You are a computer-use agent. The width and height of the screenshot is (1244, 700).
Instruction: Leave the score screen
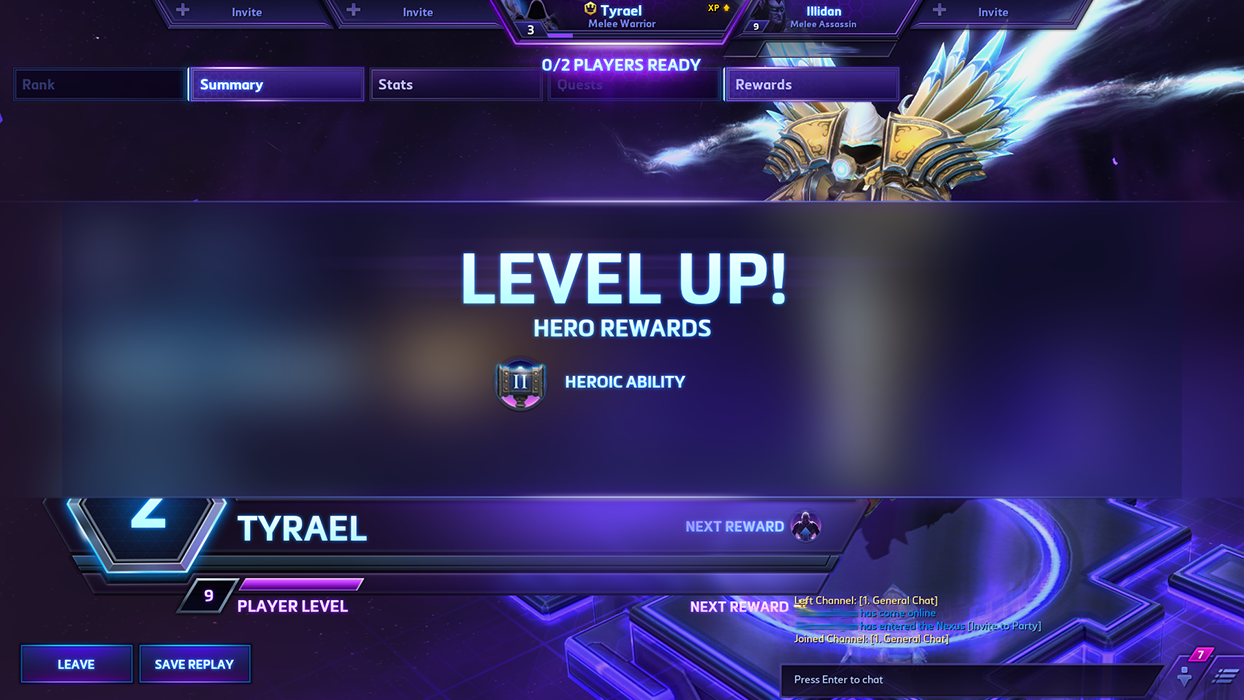76,664
